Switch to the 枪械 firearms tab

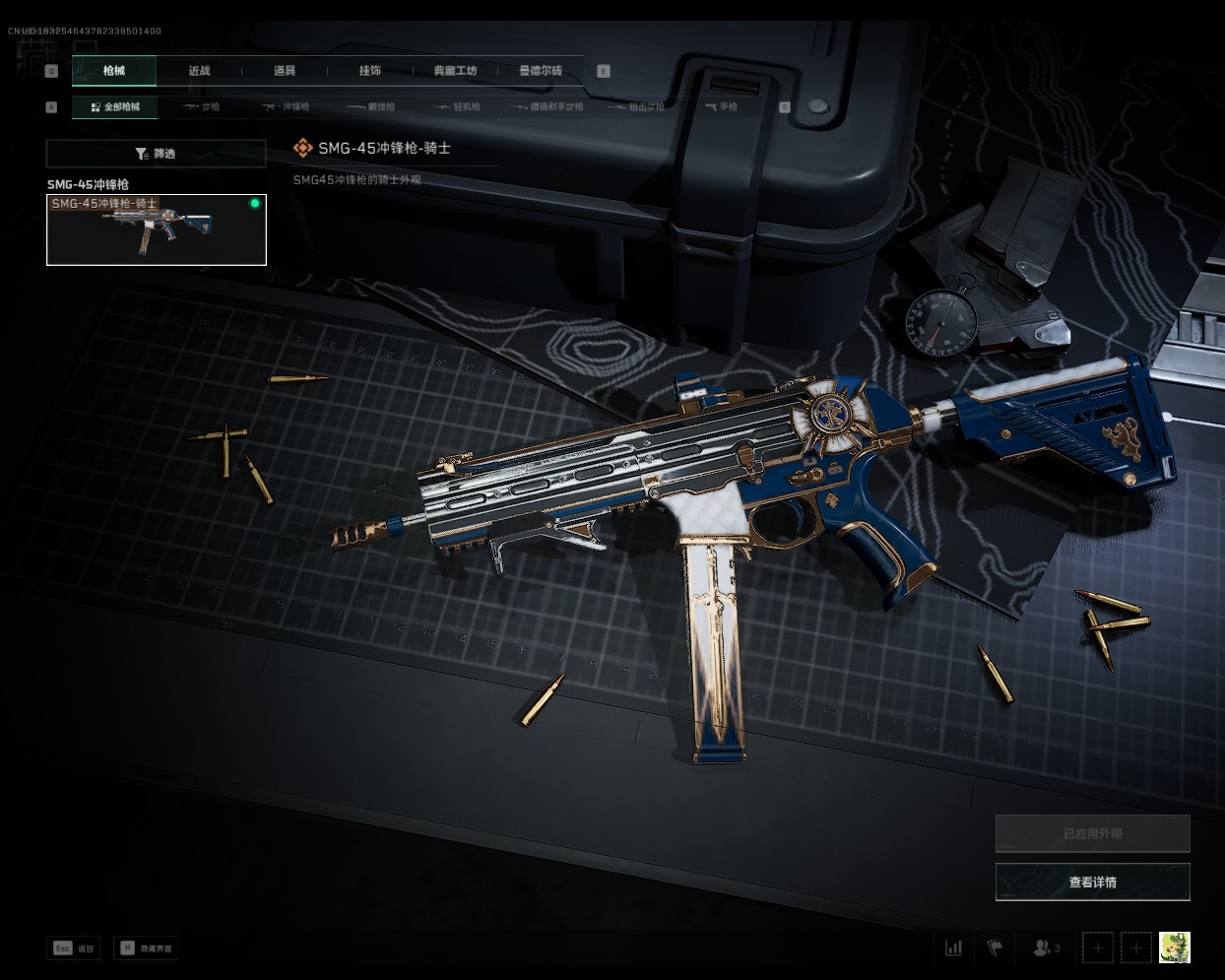[x=114, y=71]
